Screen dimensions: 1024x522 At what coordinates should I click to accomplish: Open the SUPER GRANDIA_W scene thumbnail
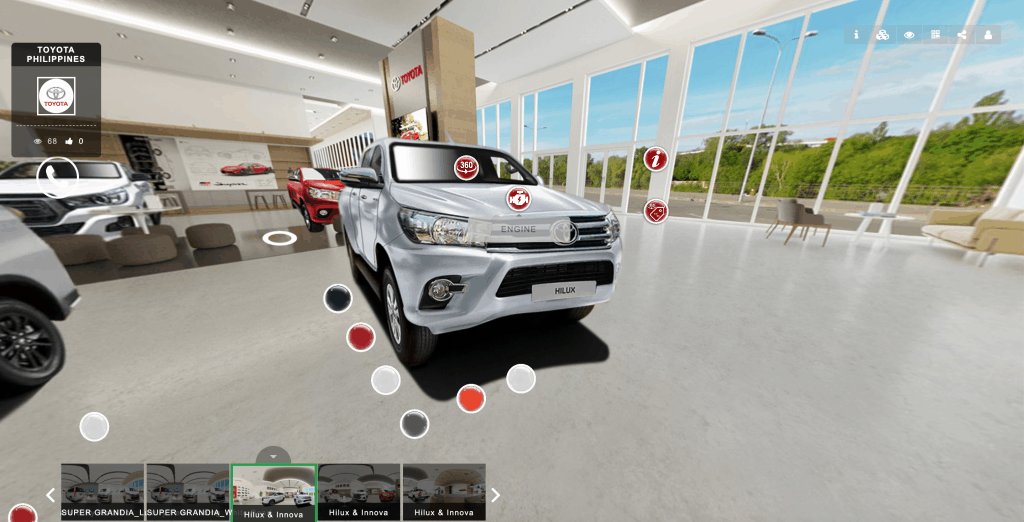coord(188,491)
